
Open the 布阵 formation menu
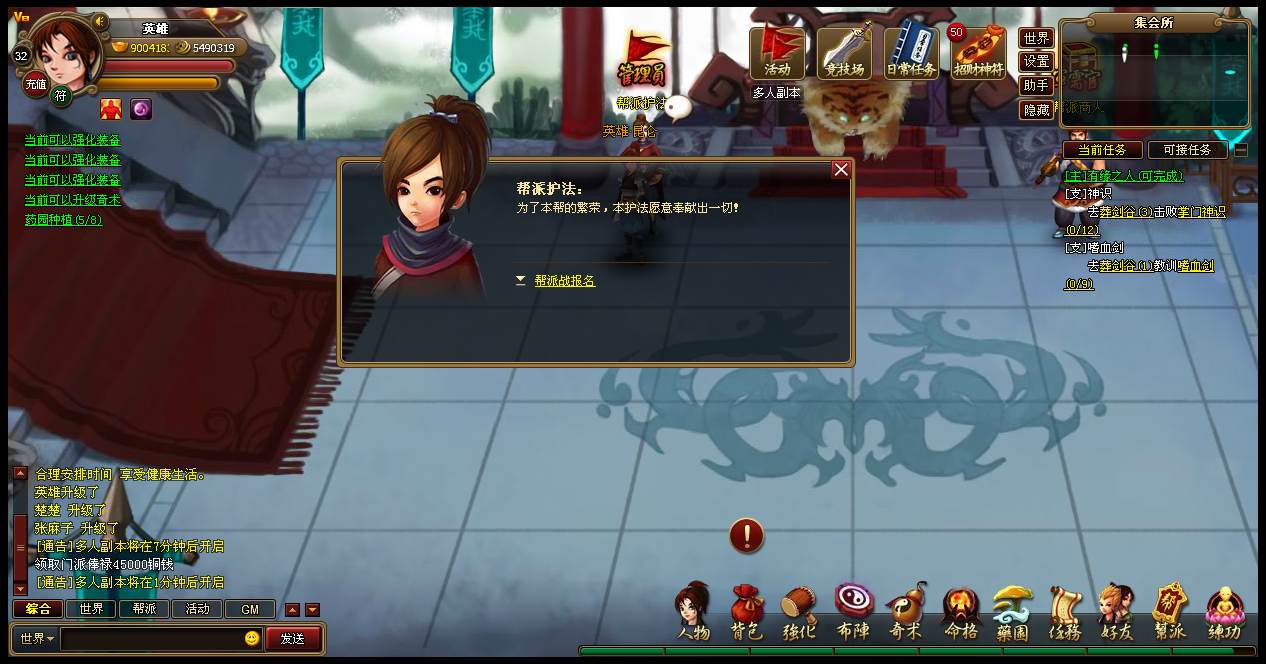click(x=853, y=614)
